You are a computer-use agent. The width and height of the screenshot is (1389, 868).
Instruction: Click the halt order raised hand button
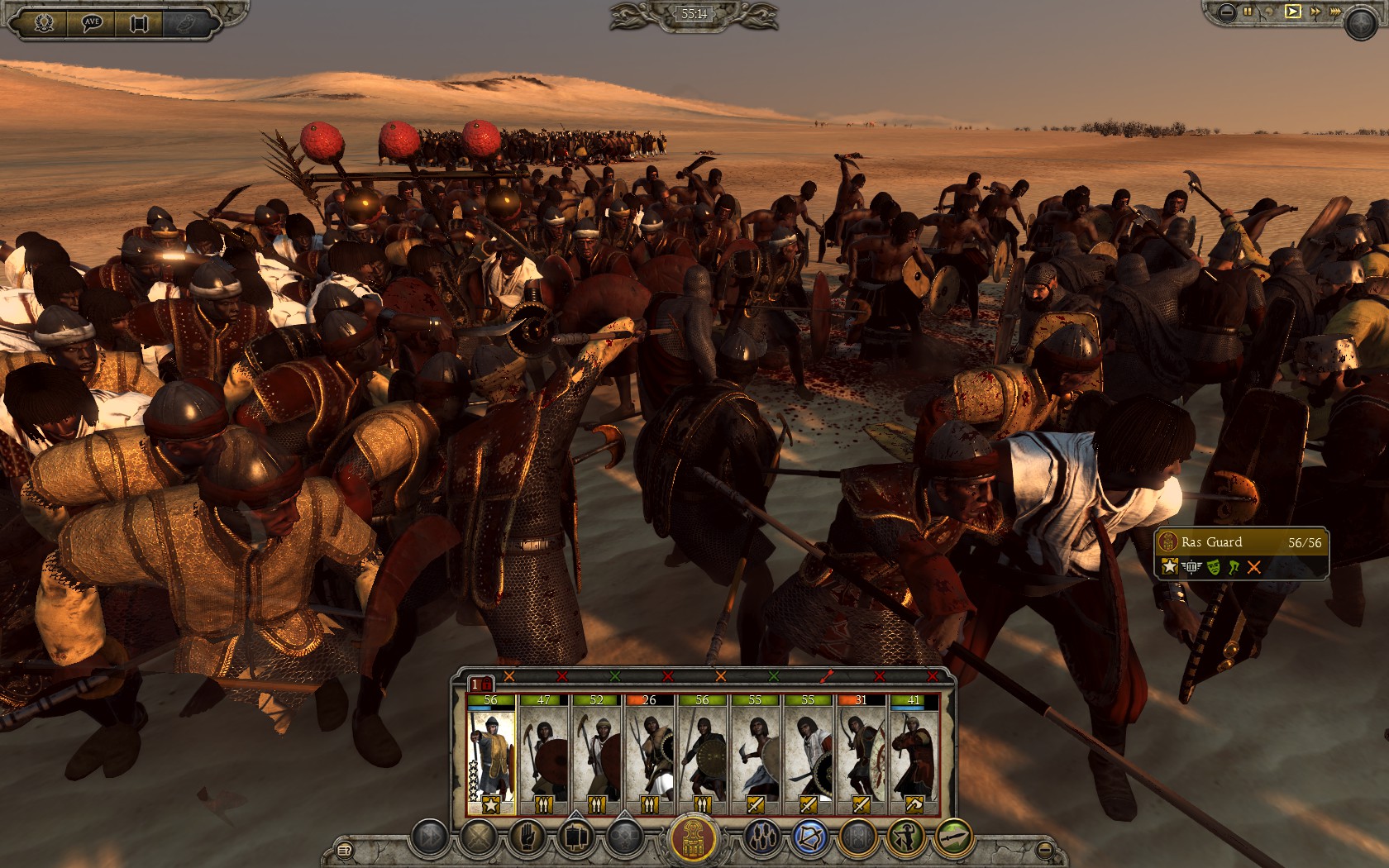coord(527,838)
